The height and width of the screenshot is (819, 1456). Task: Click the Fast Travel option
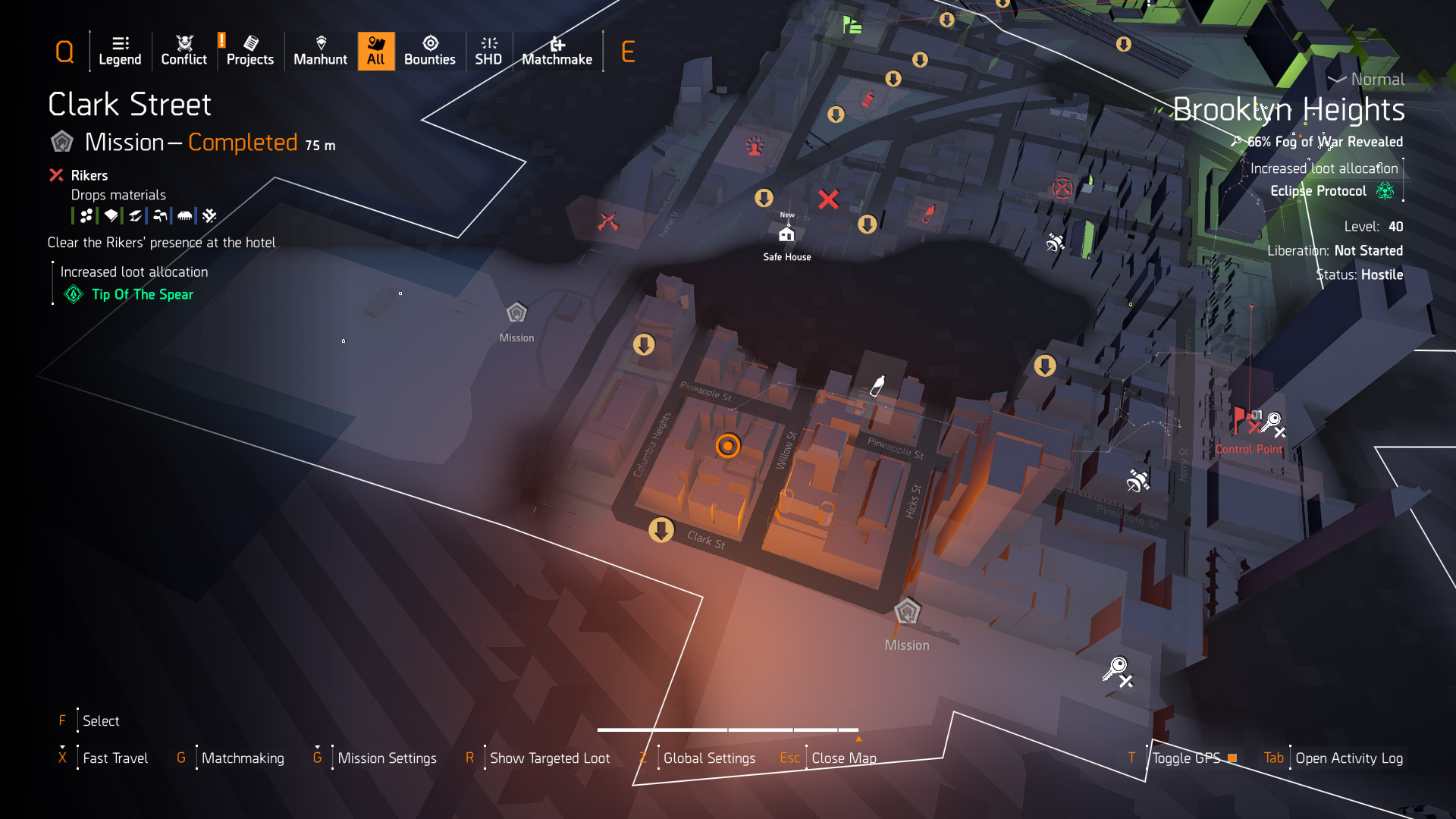(115, 758)
